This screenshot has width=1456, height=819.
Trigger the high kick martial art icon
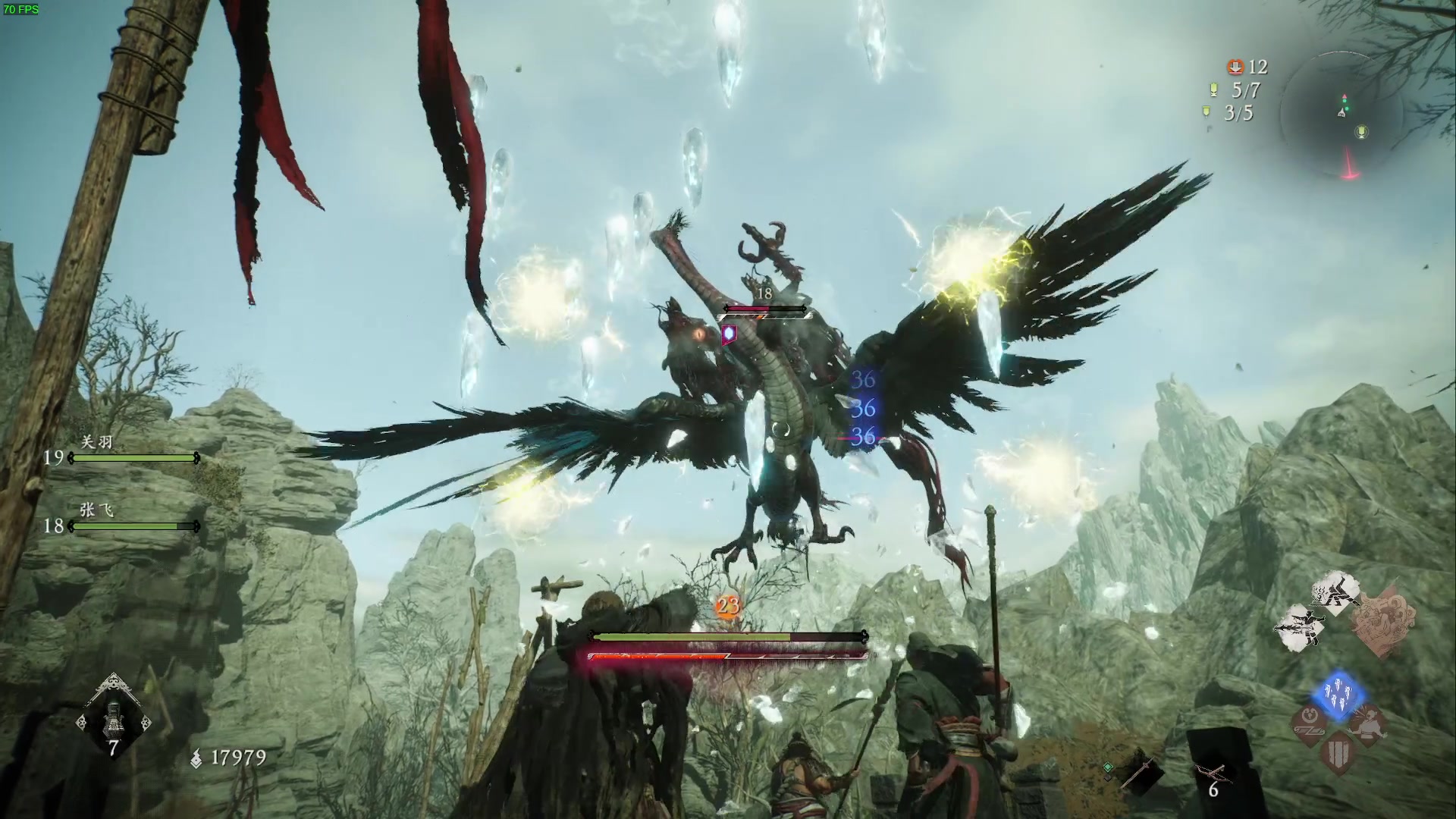click(1335, 595)
